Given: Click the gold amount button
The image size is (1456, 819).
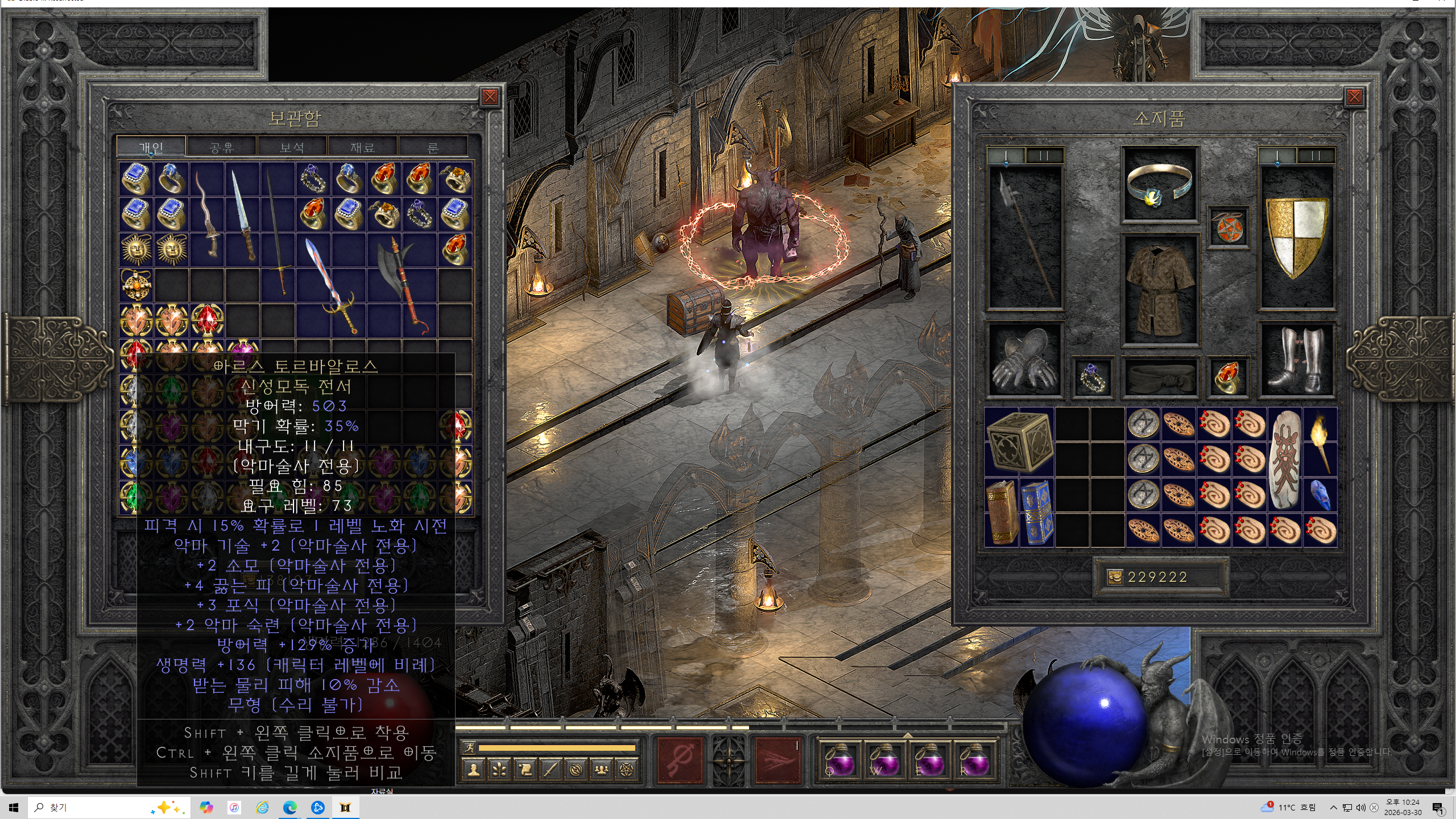Looking at the screenshot, I should 1115,577.
